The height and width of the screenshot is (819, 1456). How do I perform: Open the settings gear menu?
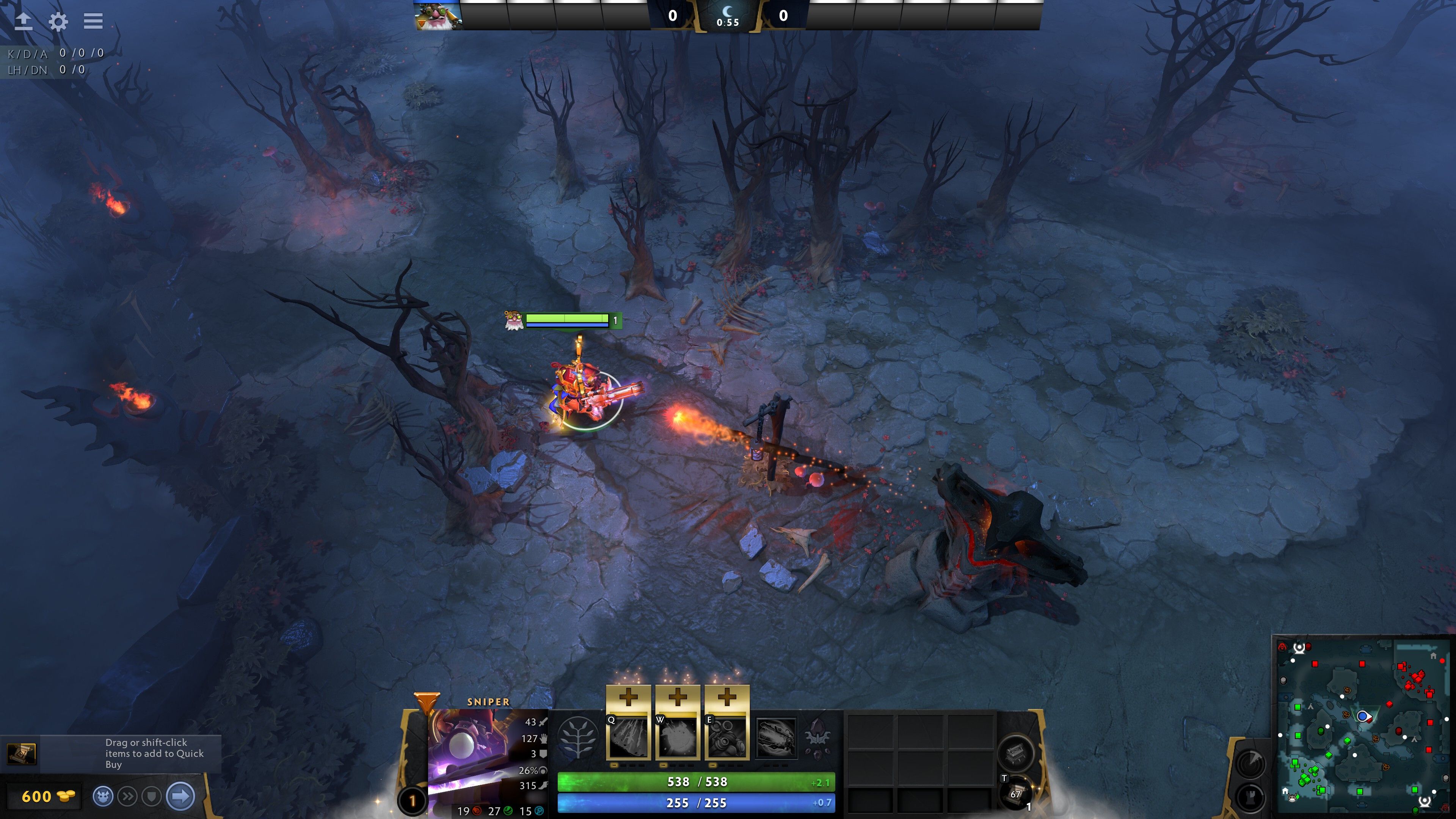click(x=58, y=22)
